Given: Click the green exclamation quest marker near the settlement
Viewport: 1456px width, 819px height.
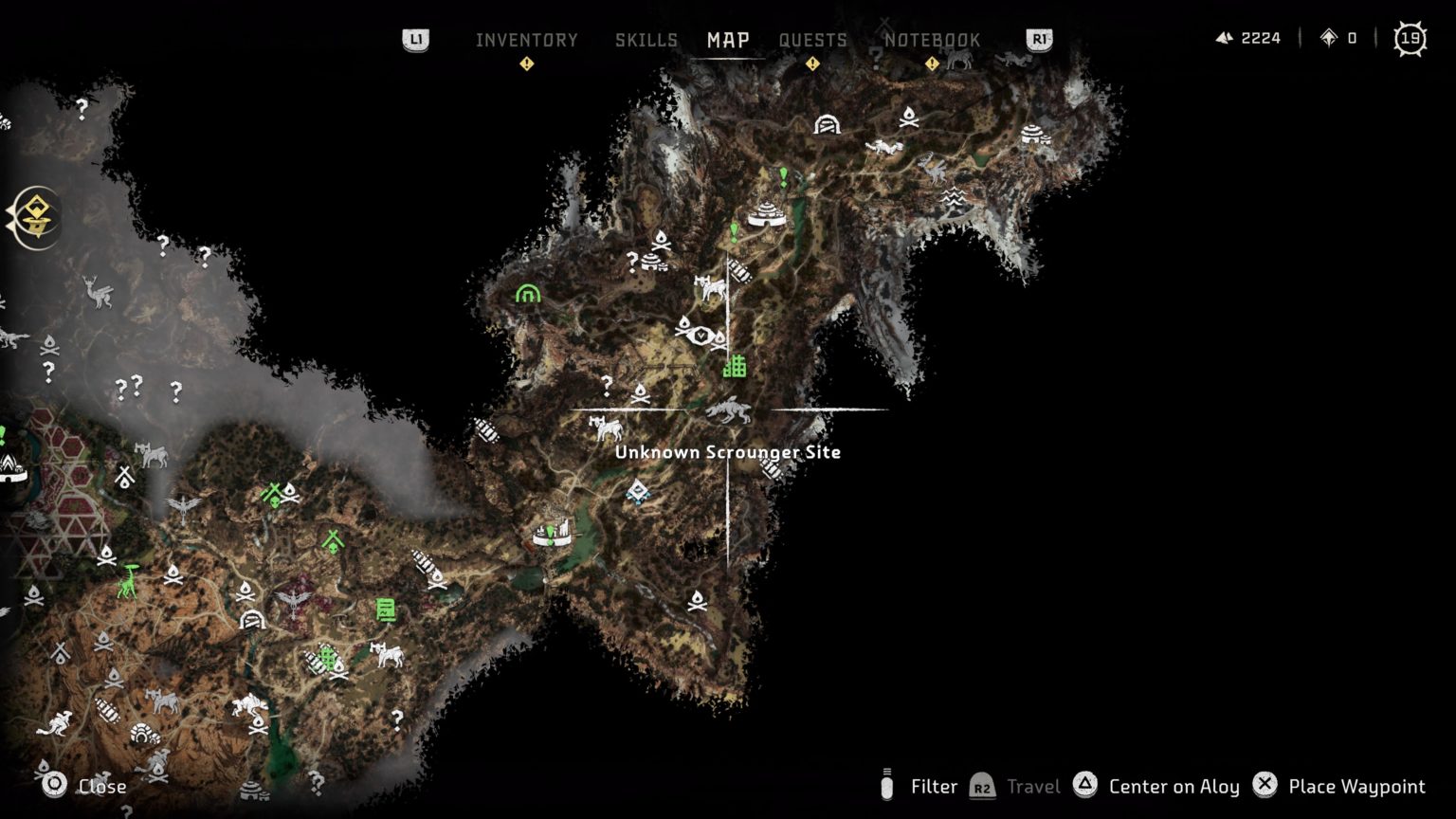Looking at the screenshot, I should pos(781,176).
